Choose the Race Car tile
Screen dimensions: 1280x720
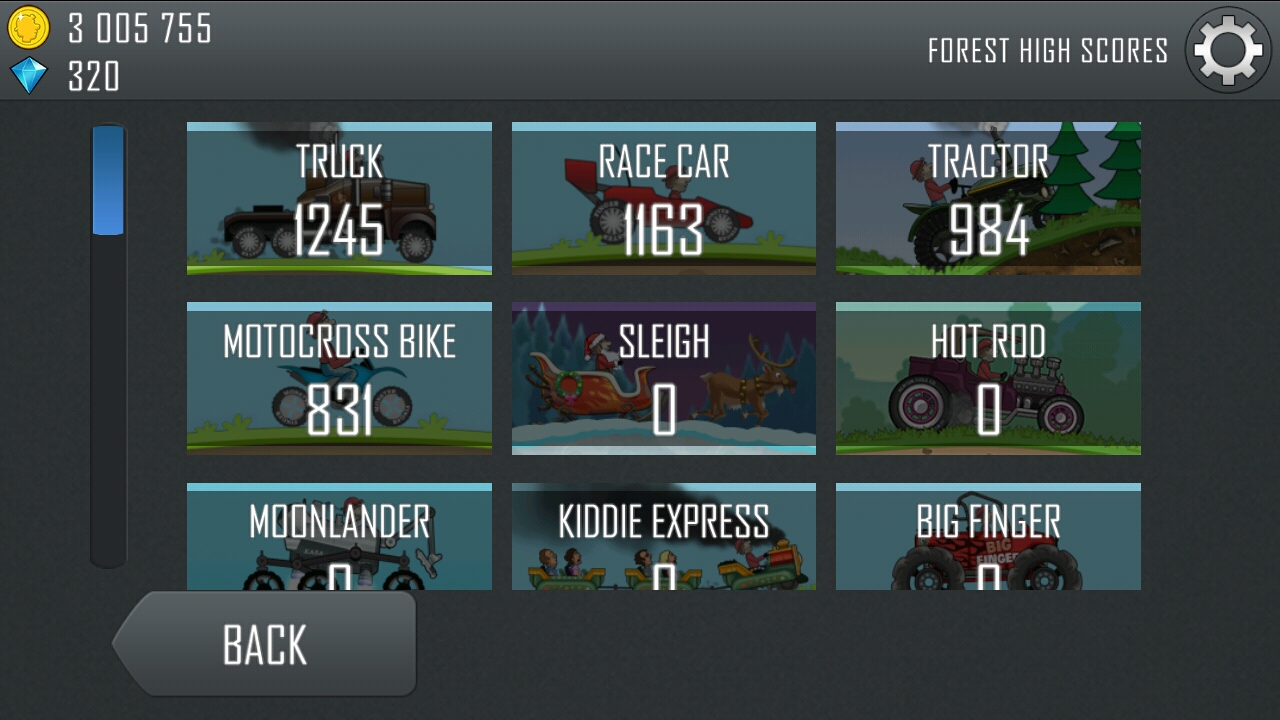click(x=664, y=199)
